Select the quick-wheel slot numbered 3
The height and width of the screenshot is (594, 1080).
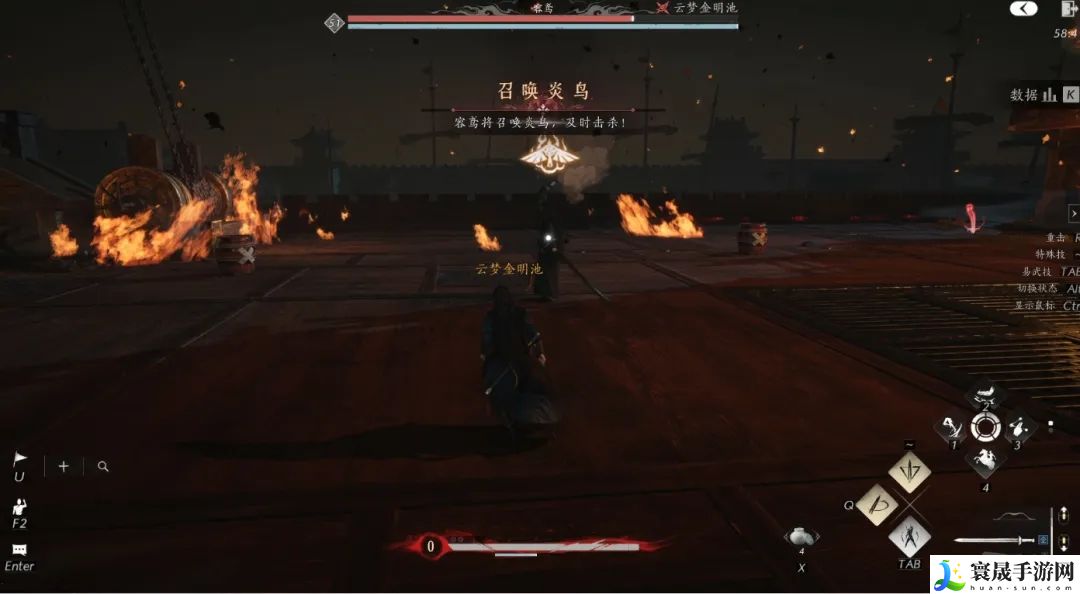click(1019, 428)
